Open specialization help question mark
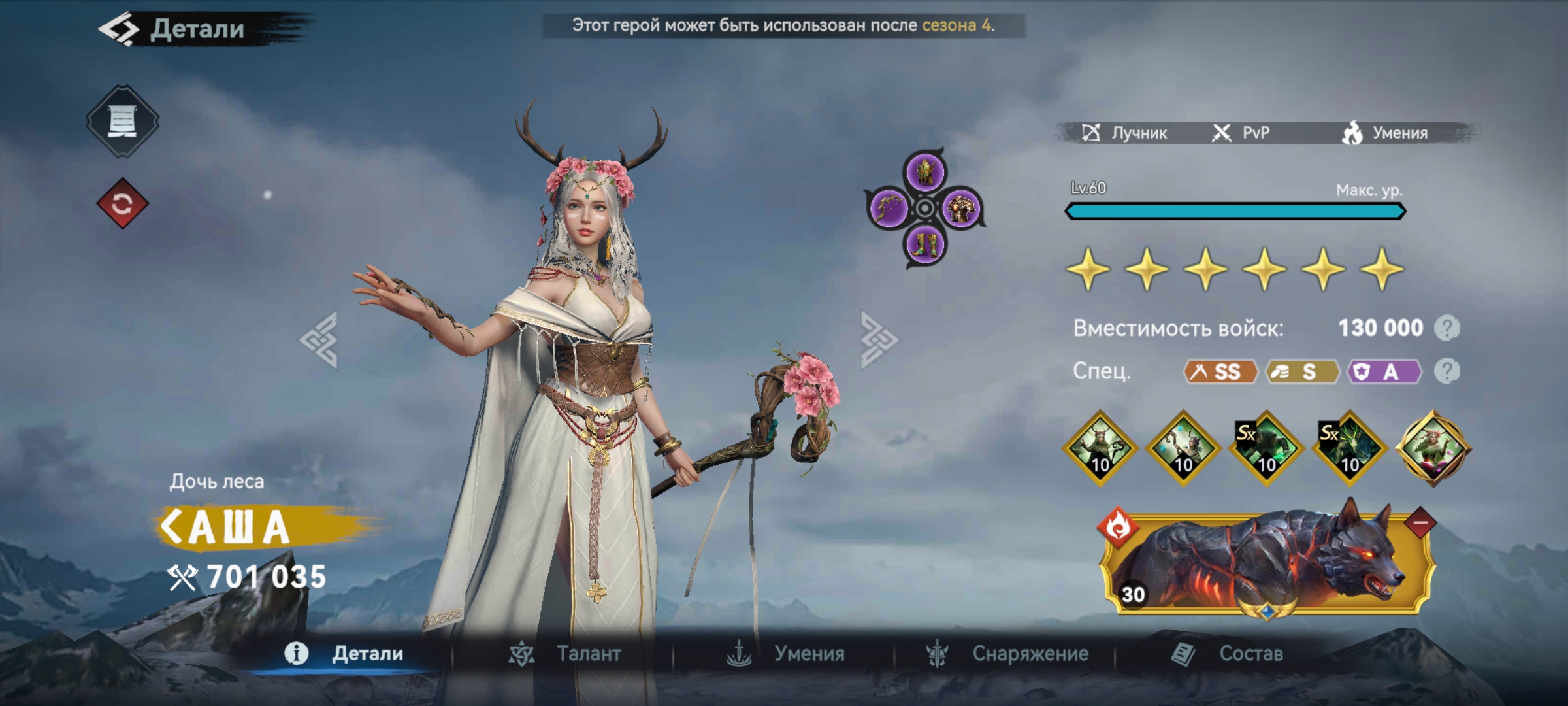This screenshot has width=1568, height=706. (1446, 372)
